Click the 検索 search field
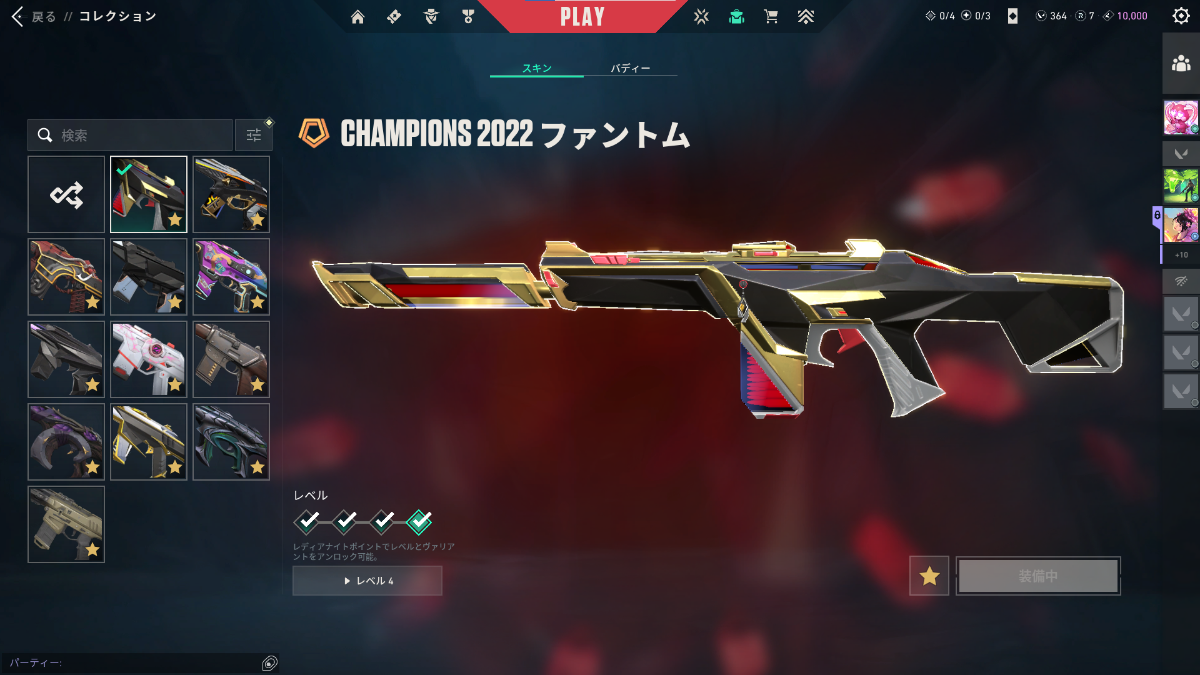 [130, 135]
